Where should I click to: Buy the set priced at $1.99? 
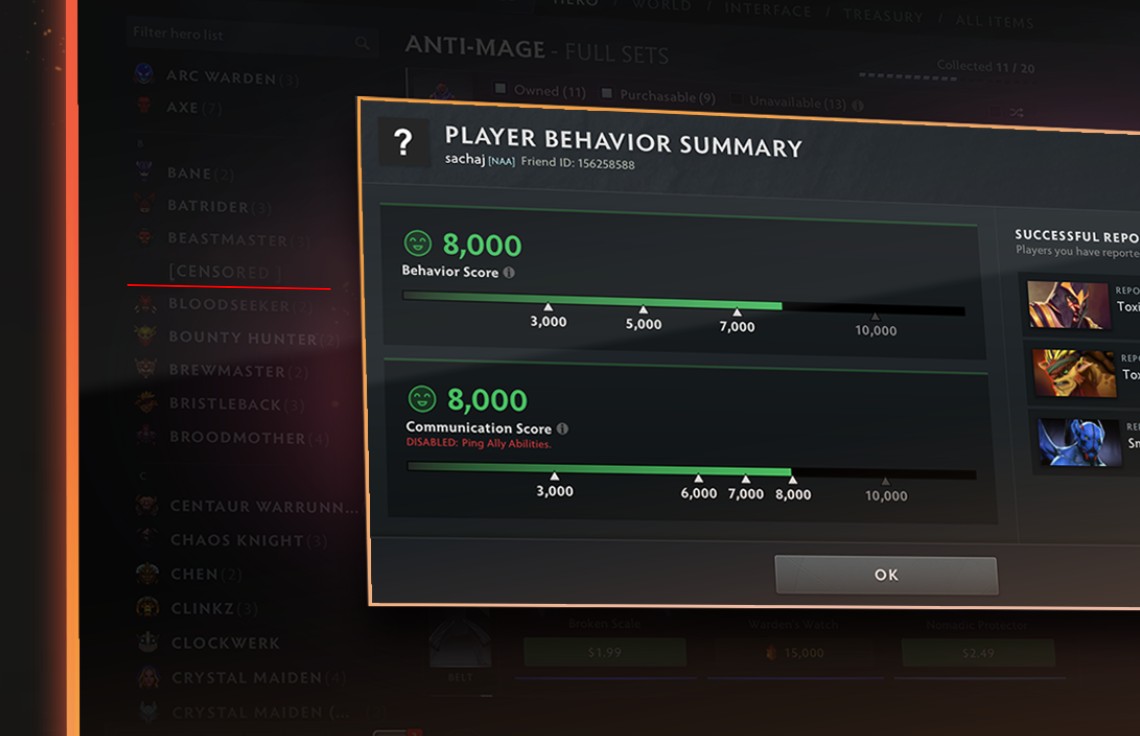pos(604,652)
